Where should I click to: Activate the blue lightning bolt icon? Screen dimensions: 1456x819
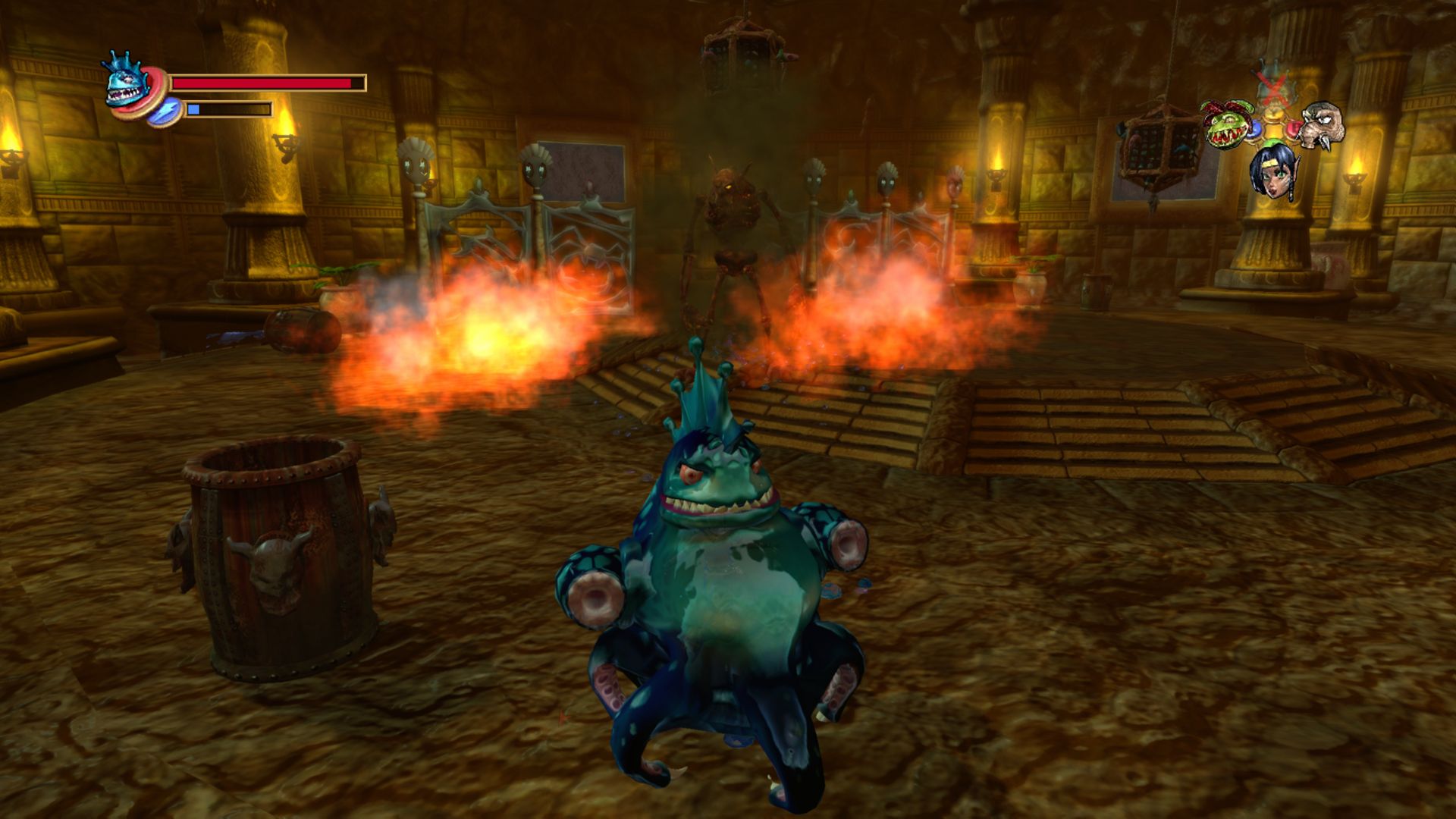pos(164,111)
